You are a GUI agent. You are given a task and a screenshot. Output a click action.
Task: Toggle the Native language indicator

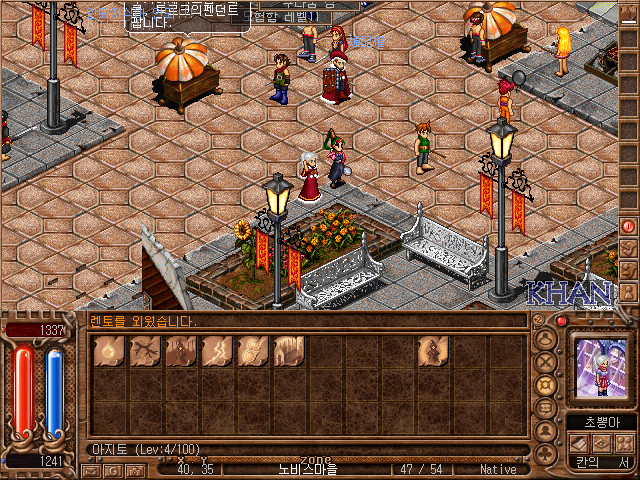coord(497,468)
